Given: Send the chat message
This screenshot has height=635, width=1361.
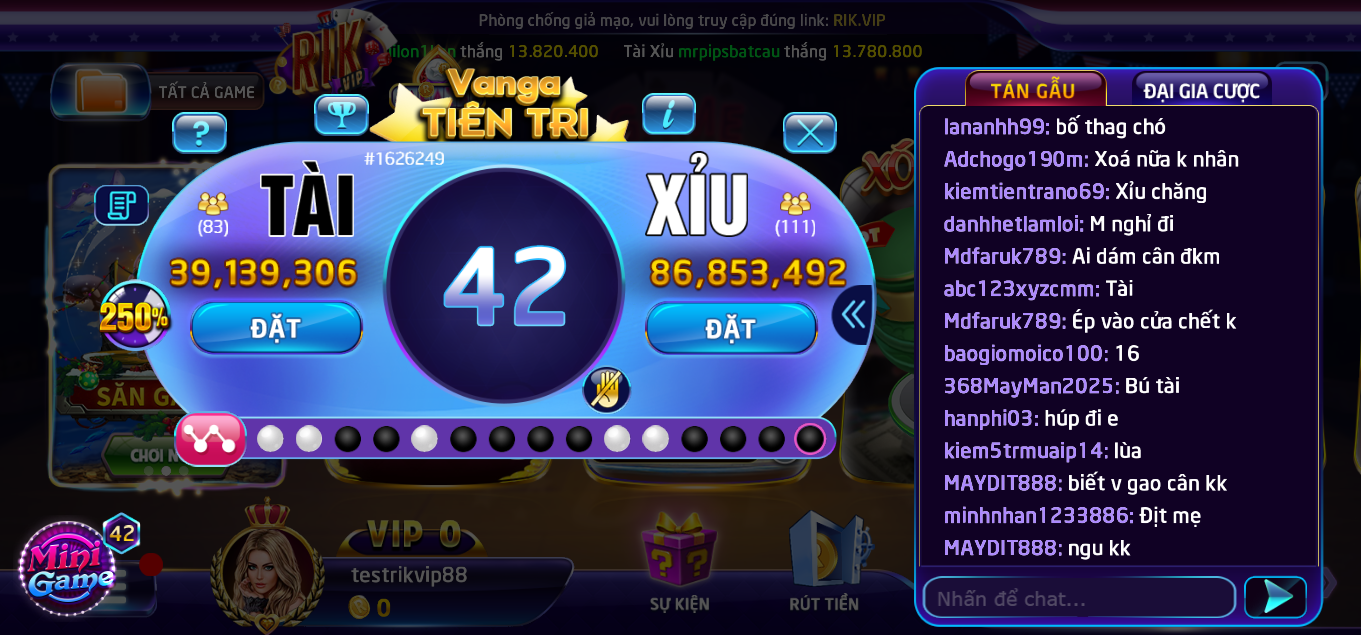Looking at the screenshot, I should (1276, 597).
